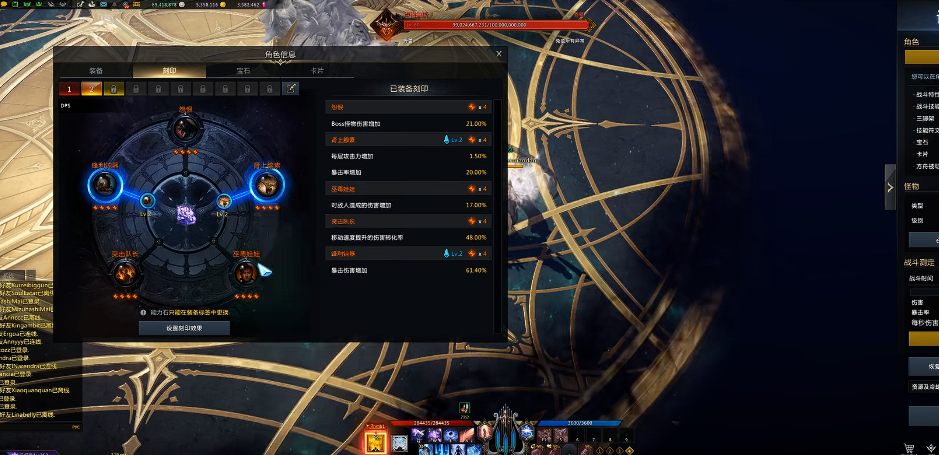Image resolution: width=939 pixels, height=455 pixels.
Task: Show the 卡片 cards tab
Action: pyautogui.click(x=317, y=71)
